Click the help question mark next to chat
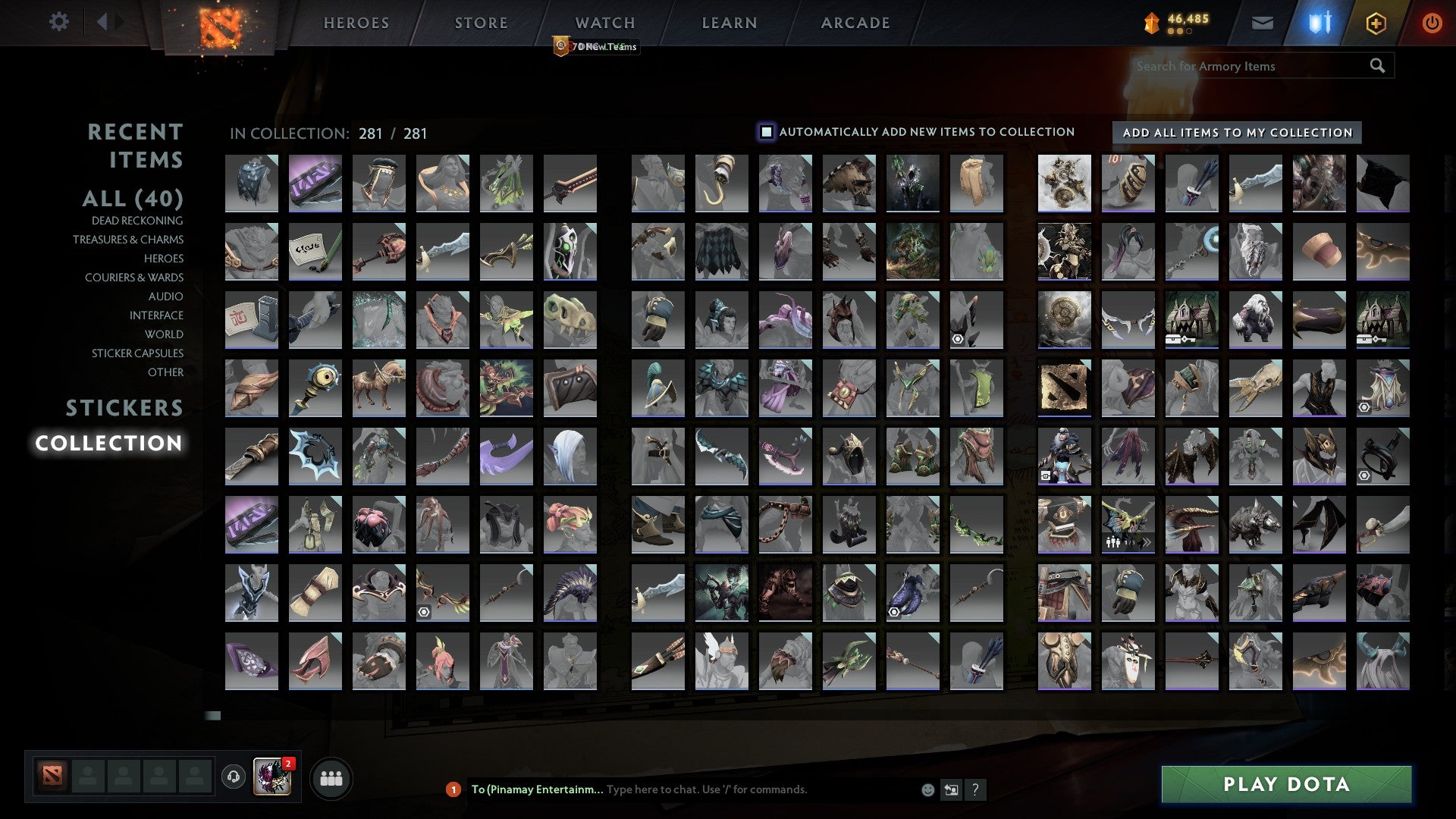The width and height of the screenshot is (1456, 819). 975,789
